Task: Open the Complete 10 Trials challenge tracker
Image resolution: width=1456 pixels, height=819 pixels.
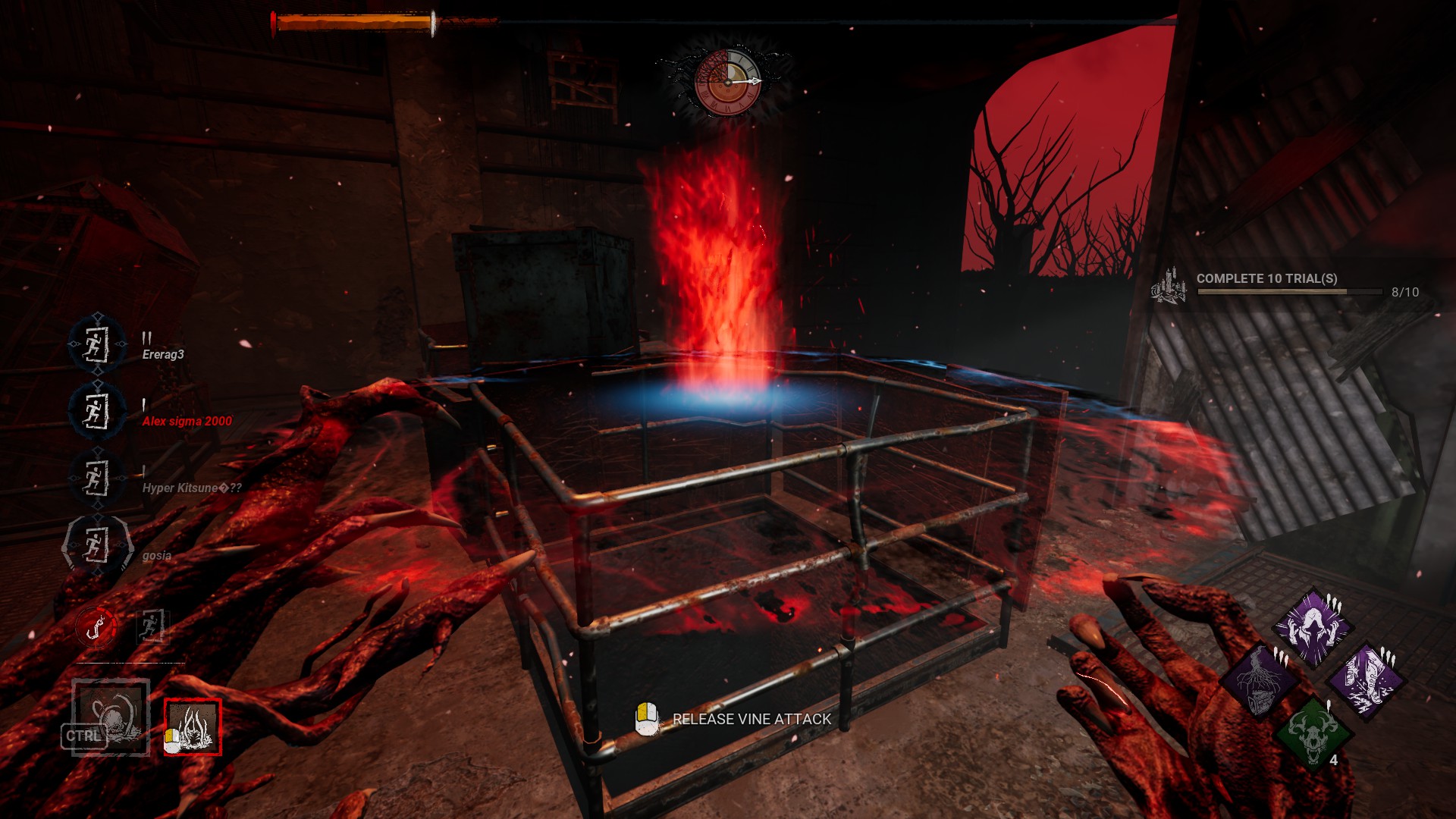Action: click(x=1289, y=286)
